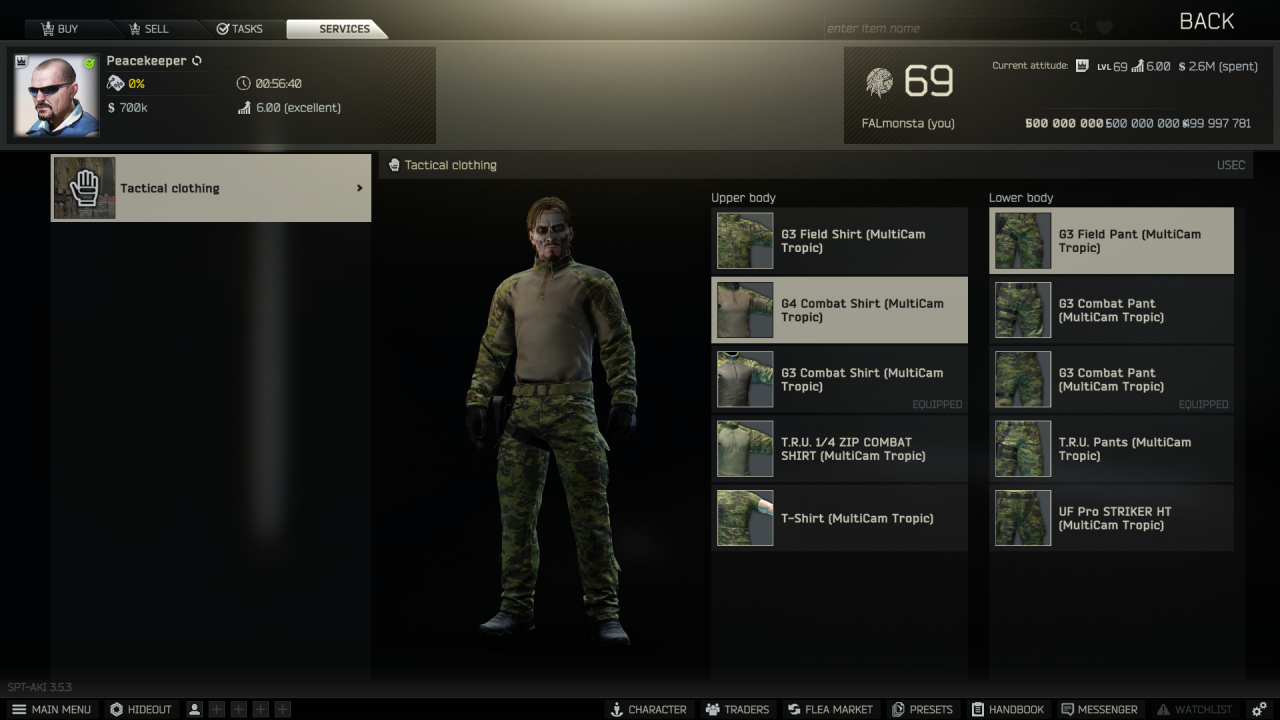Open the FLEA MARKET
Viewport: 1280px width, 720px height.
tap(830, 709)
